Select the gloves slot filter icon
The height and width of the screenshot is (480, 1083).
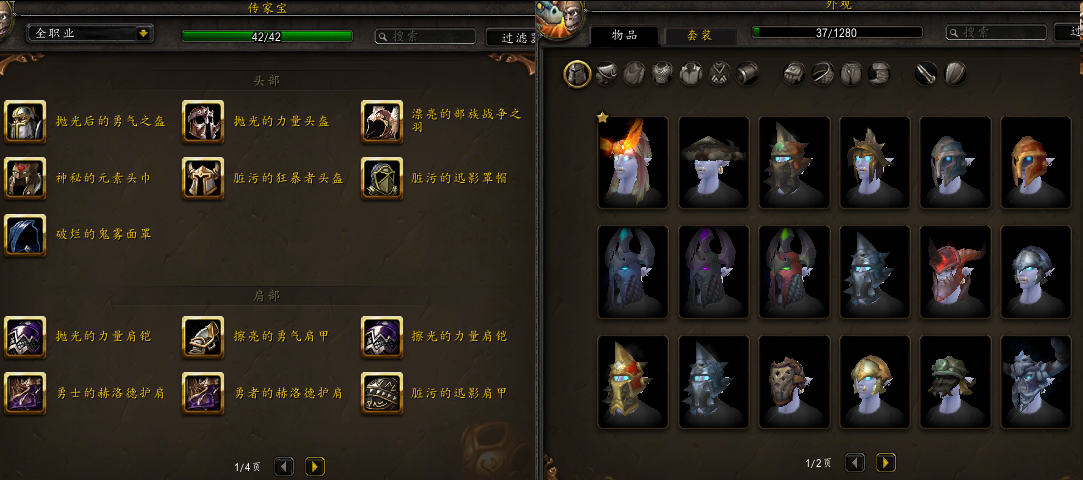794,73
